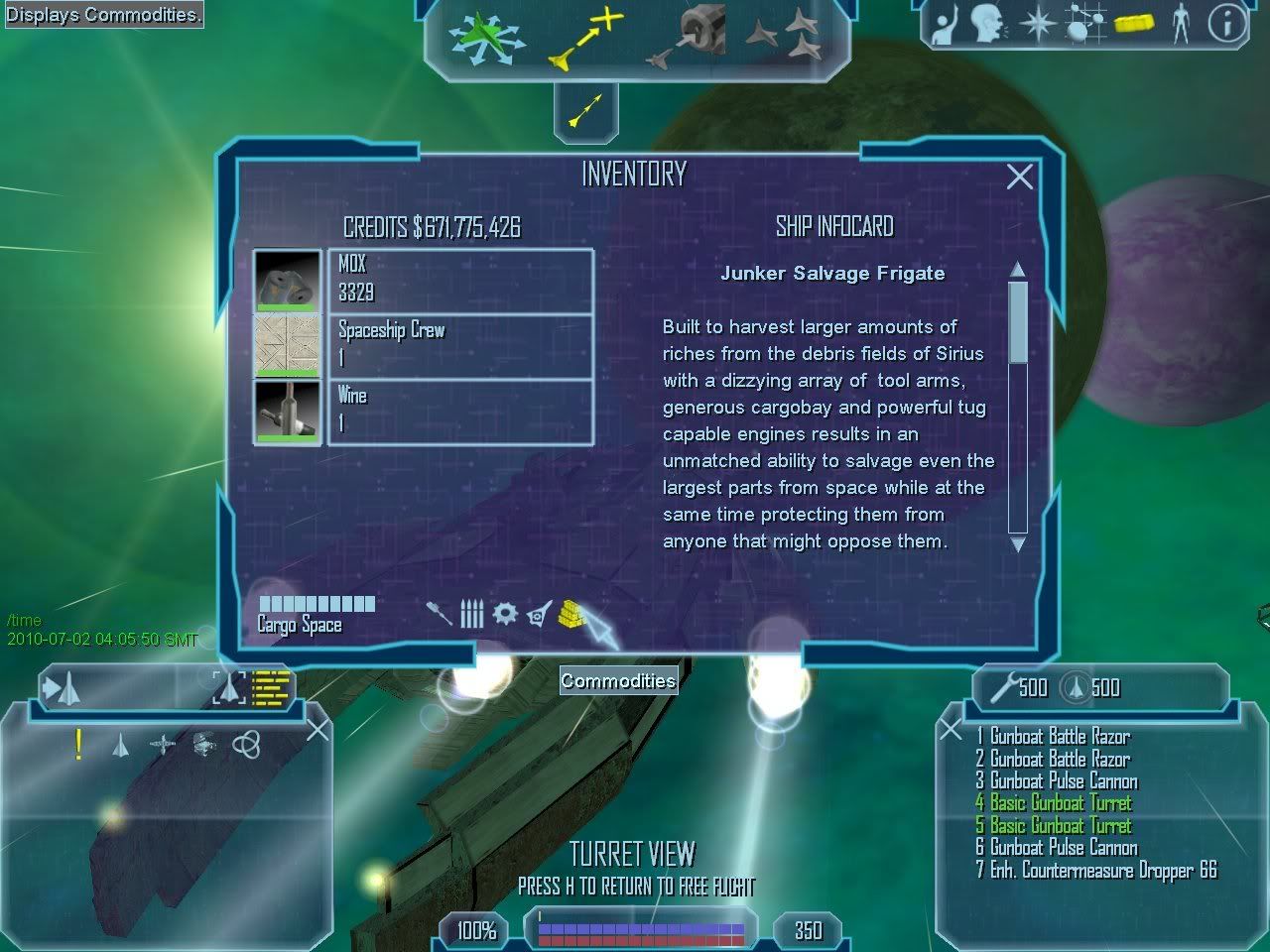Show commodities with the gold stack filter

click(571, 614)
